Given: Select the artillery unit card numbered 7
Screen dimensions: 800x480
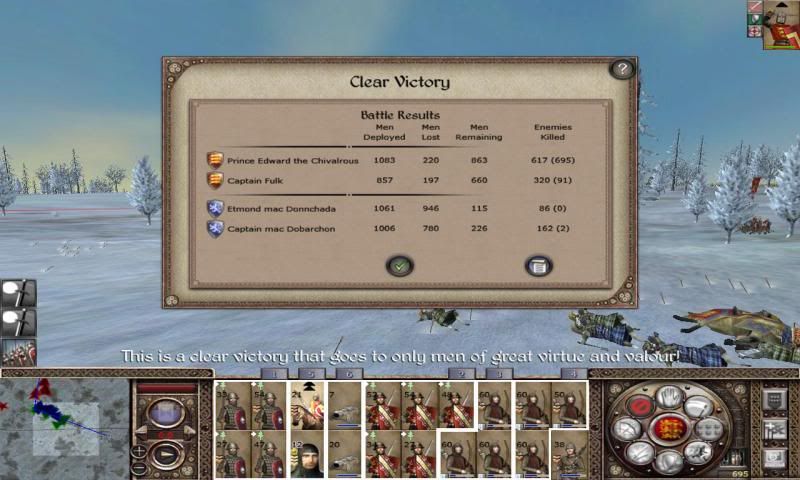Looking at the screenshot, I should 345,405.
